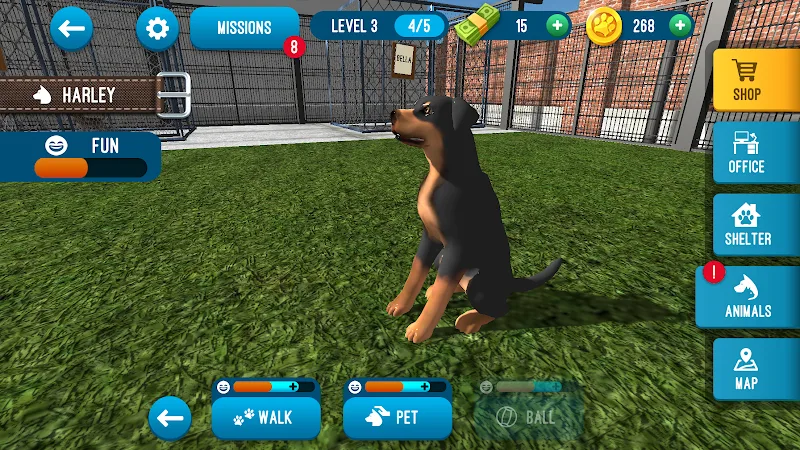
Task: Take Harley for a Walk
Action: click(266, 418)
